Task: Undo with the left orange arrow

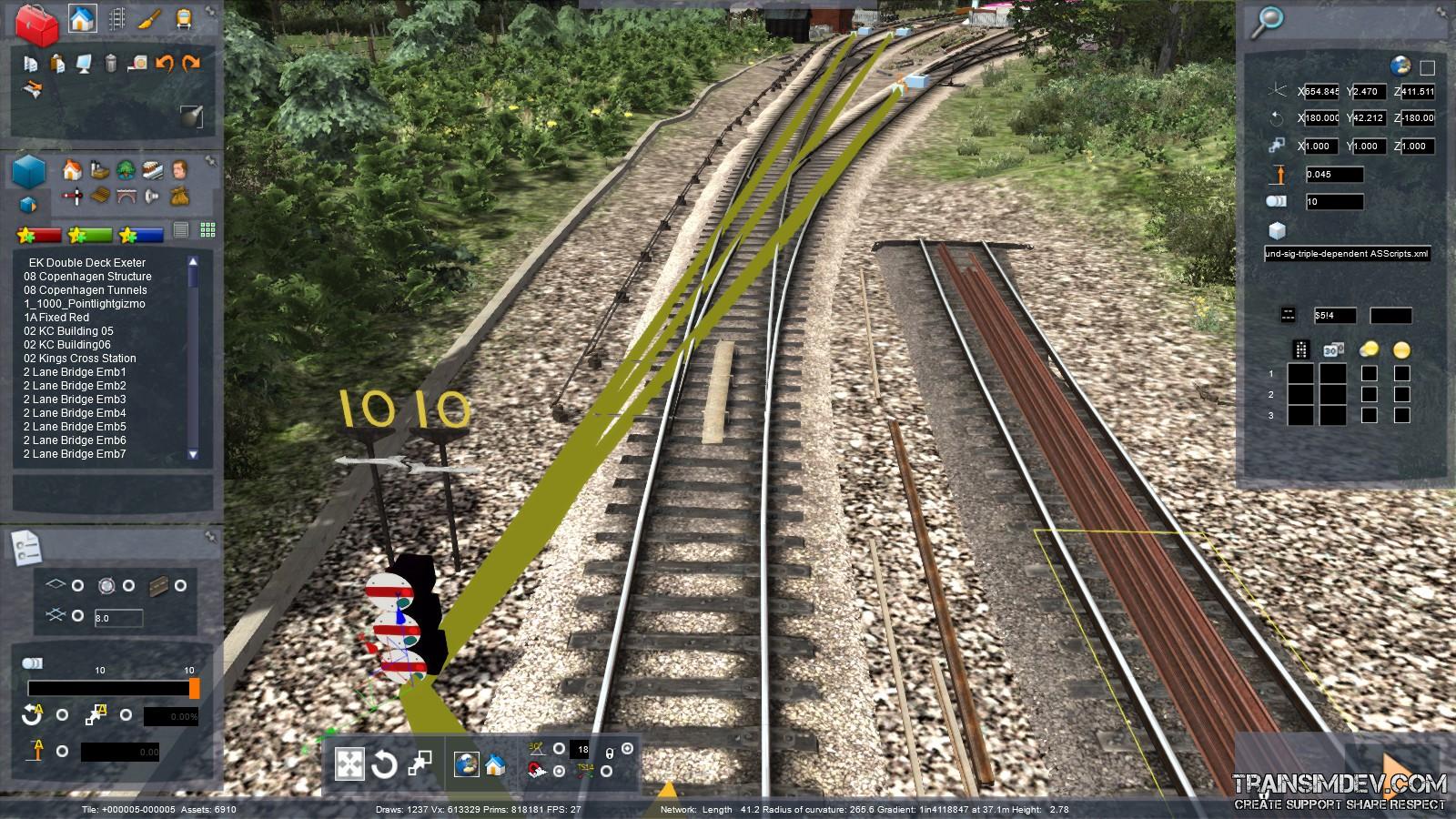Action: (x=165, y=64)
